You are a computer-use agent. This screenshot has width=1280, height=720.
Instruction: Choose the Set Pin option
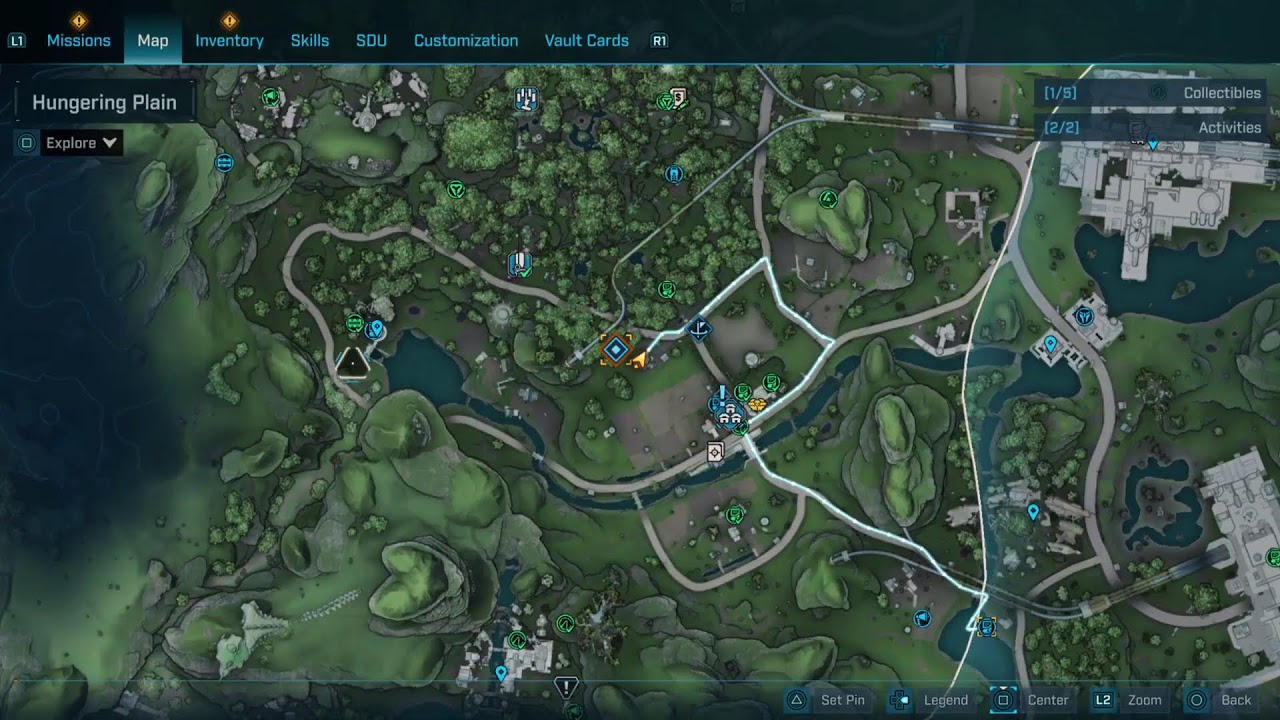click(x=826, y=700)
